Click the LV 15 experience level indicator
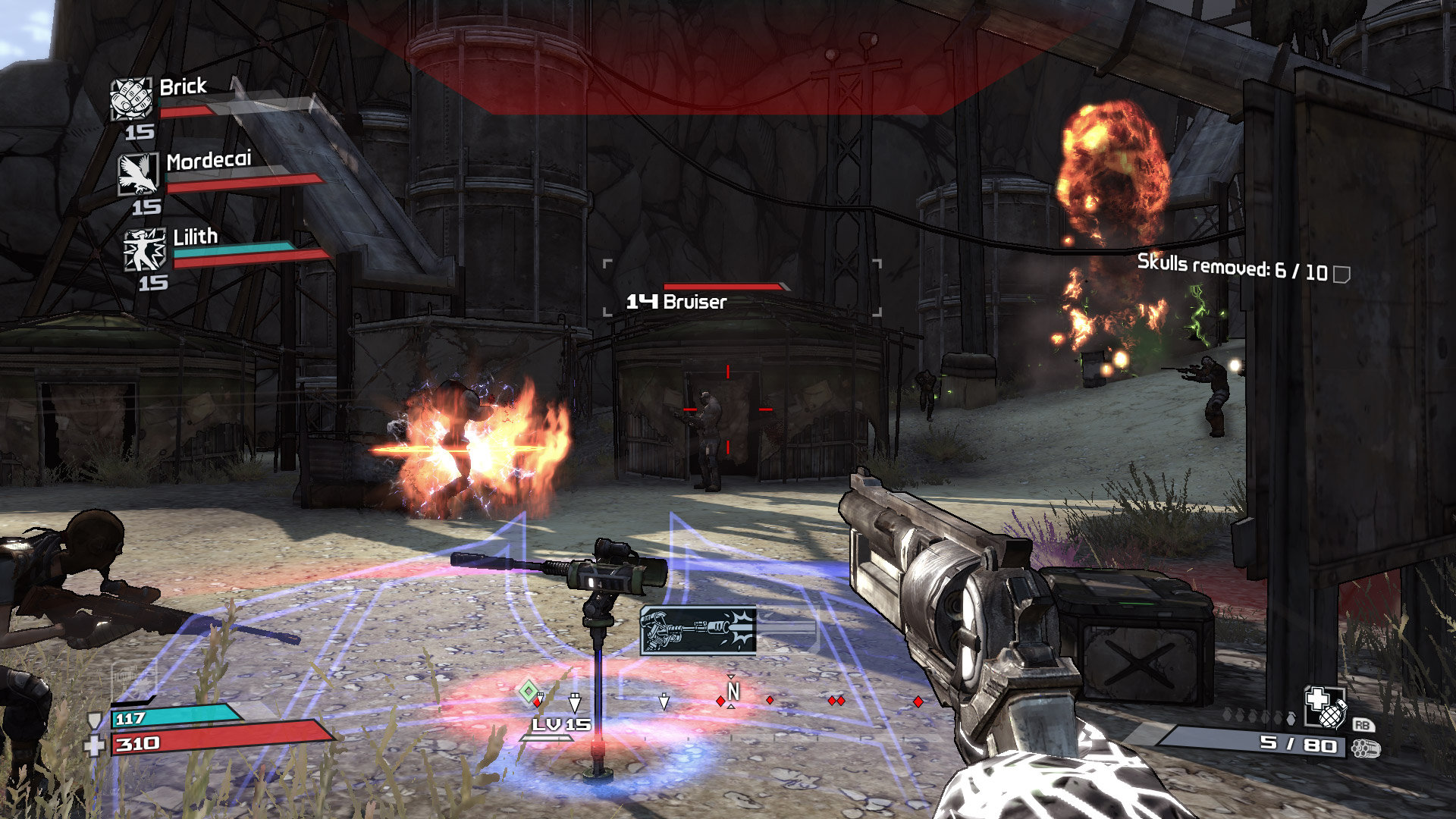1456x819 pixels. [x=560, y=725]
